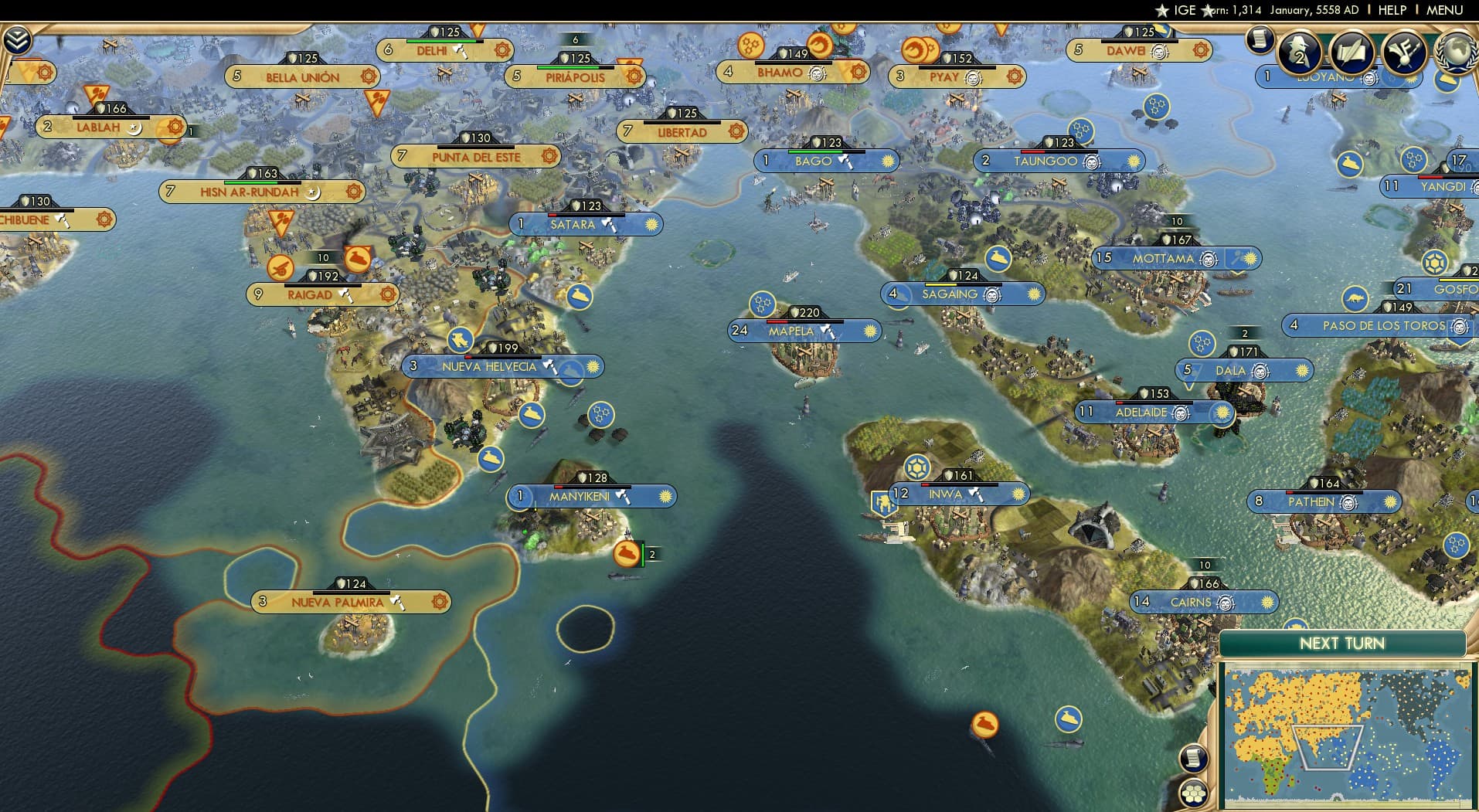
Task: Click the IGE star icon in the top bar
Action: [1162, 10]
